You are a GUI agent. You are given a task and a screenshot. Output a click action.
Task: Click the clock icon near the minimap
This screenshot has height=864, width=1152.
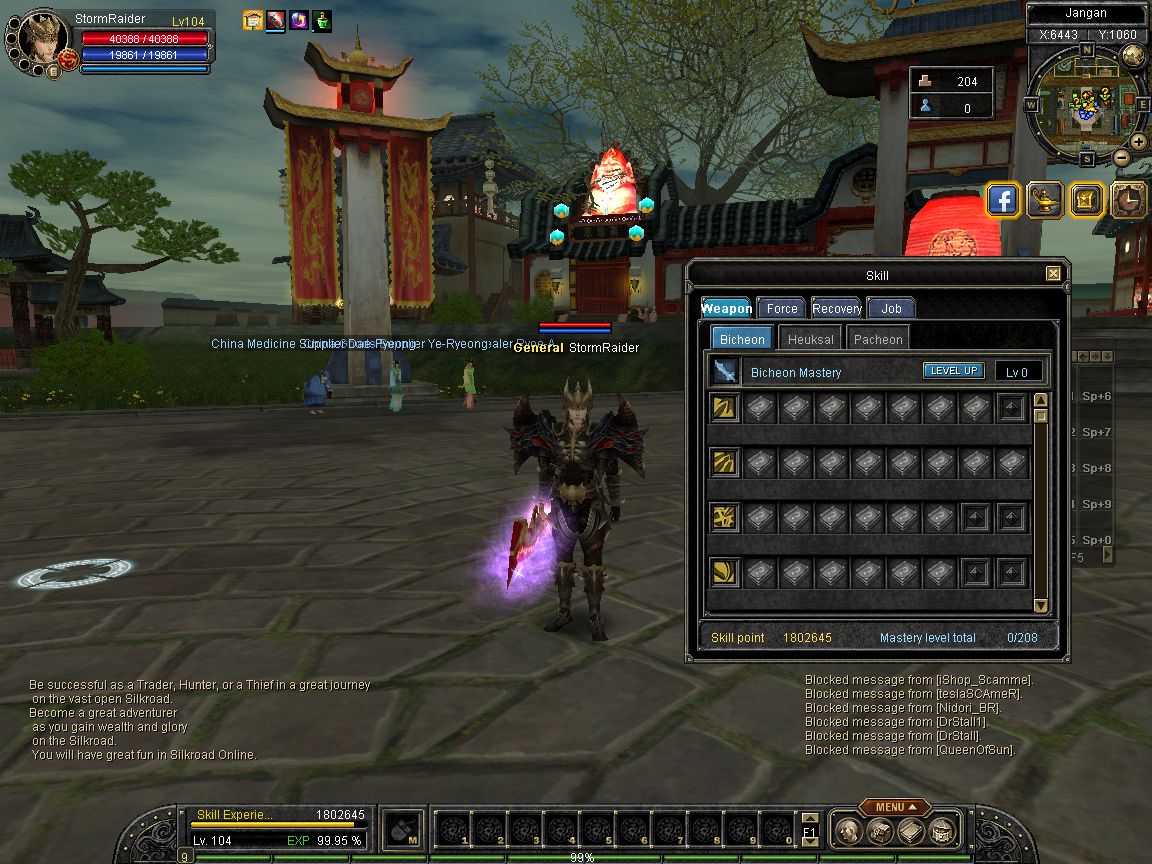pos(1129,200)
